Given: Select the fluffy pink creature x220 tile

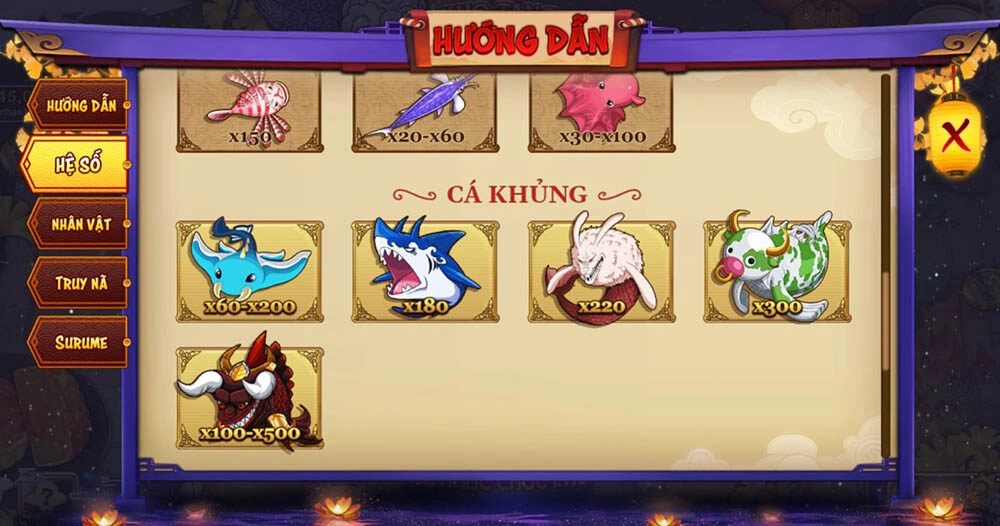Looking at the screenshot, I should tap(601, 271).
